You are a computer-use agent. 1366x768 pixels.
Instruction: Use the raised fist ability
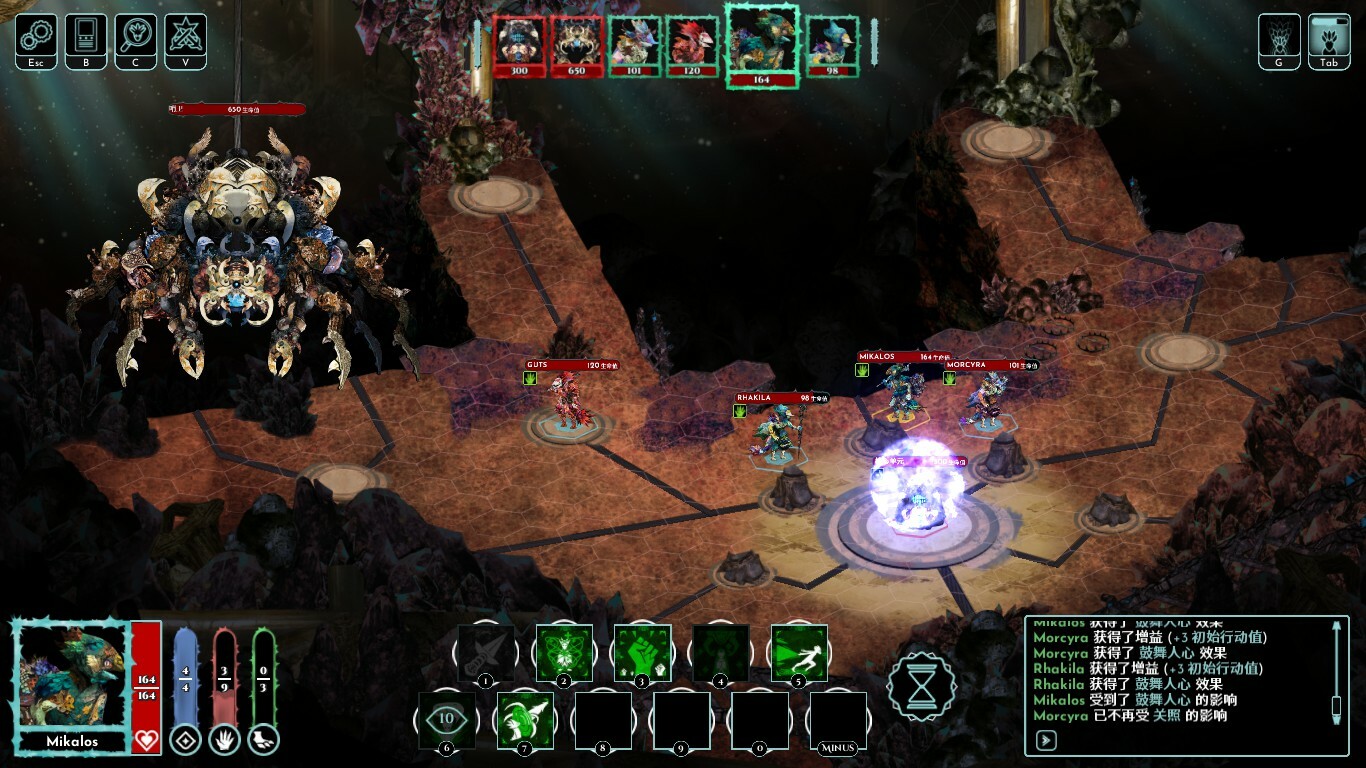point(642,653)
